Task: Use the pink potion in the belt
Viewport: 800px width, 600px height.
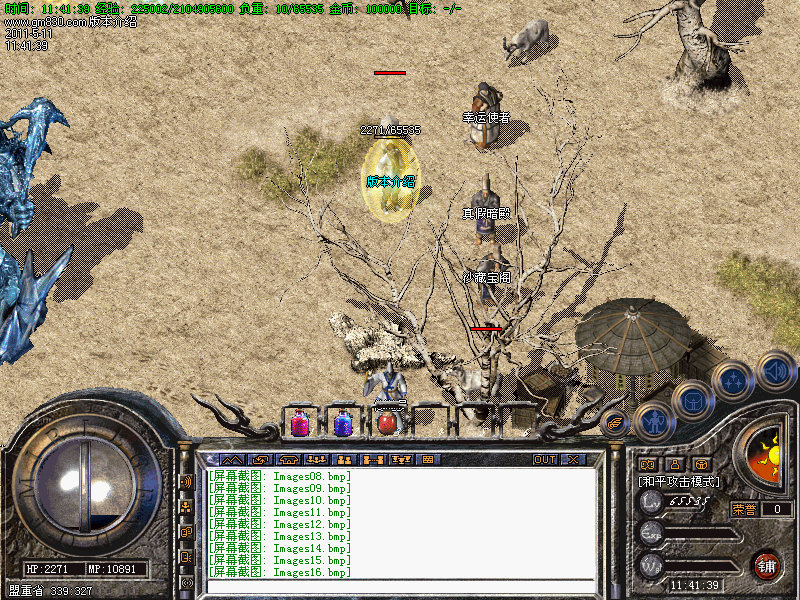Action: tap(300, 423)
